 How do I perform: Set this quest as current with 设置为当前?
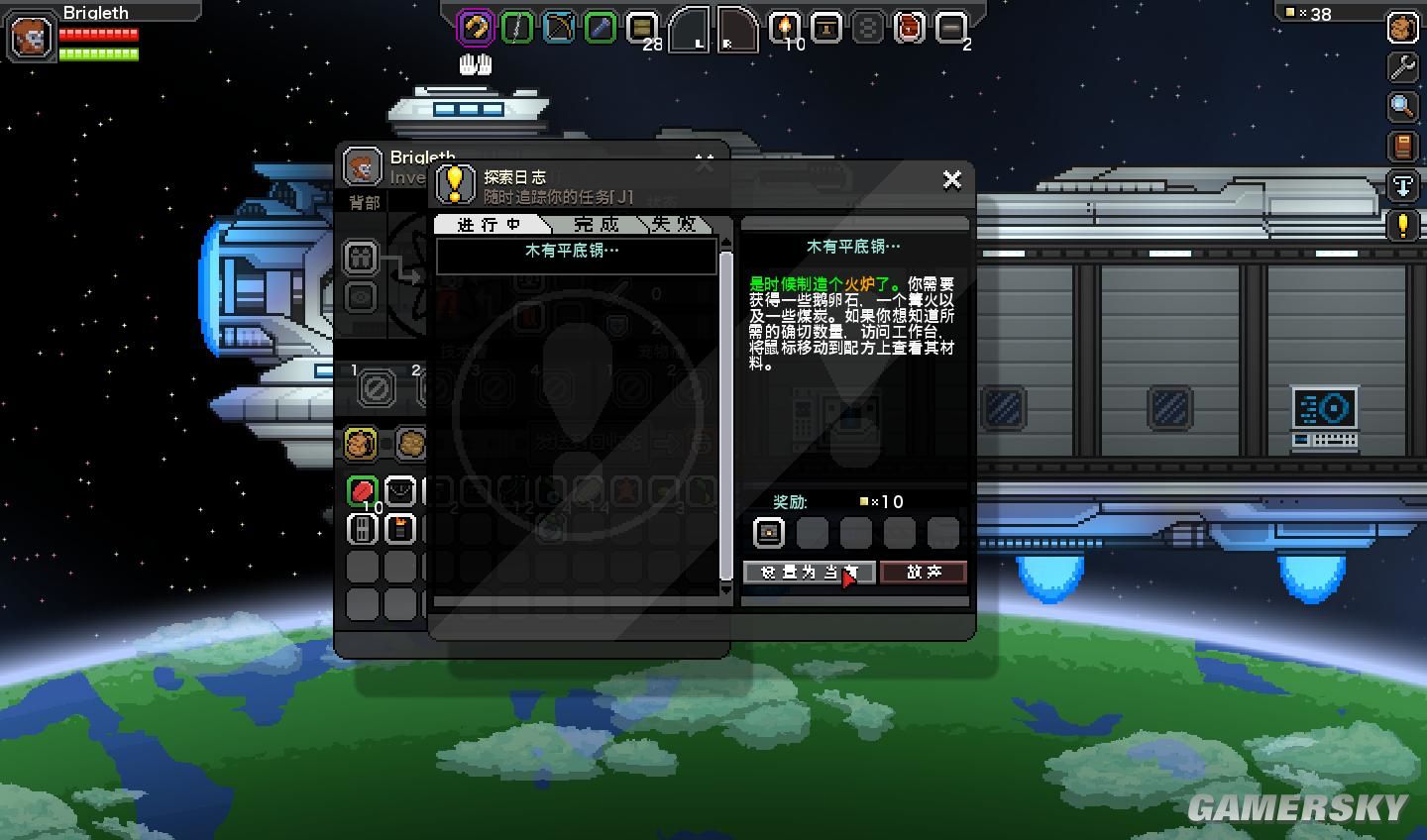point(808,572)
